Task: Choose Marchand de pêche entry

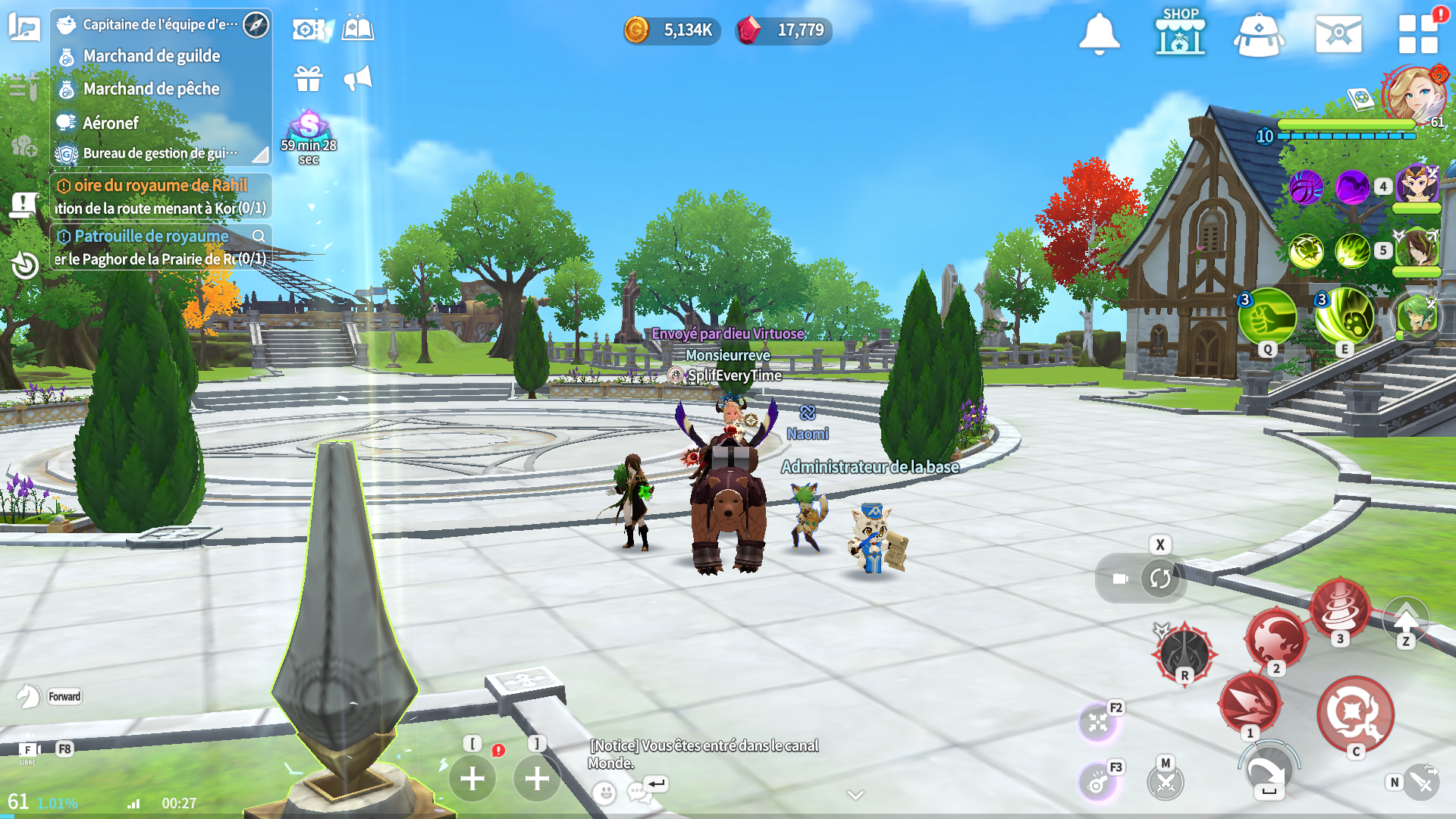Action: pyautogui.click(x=151, y=89)
